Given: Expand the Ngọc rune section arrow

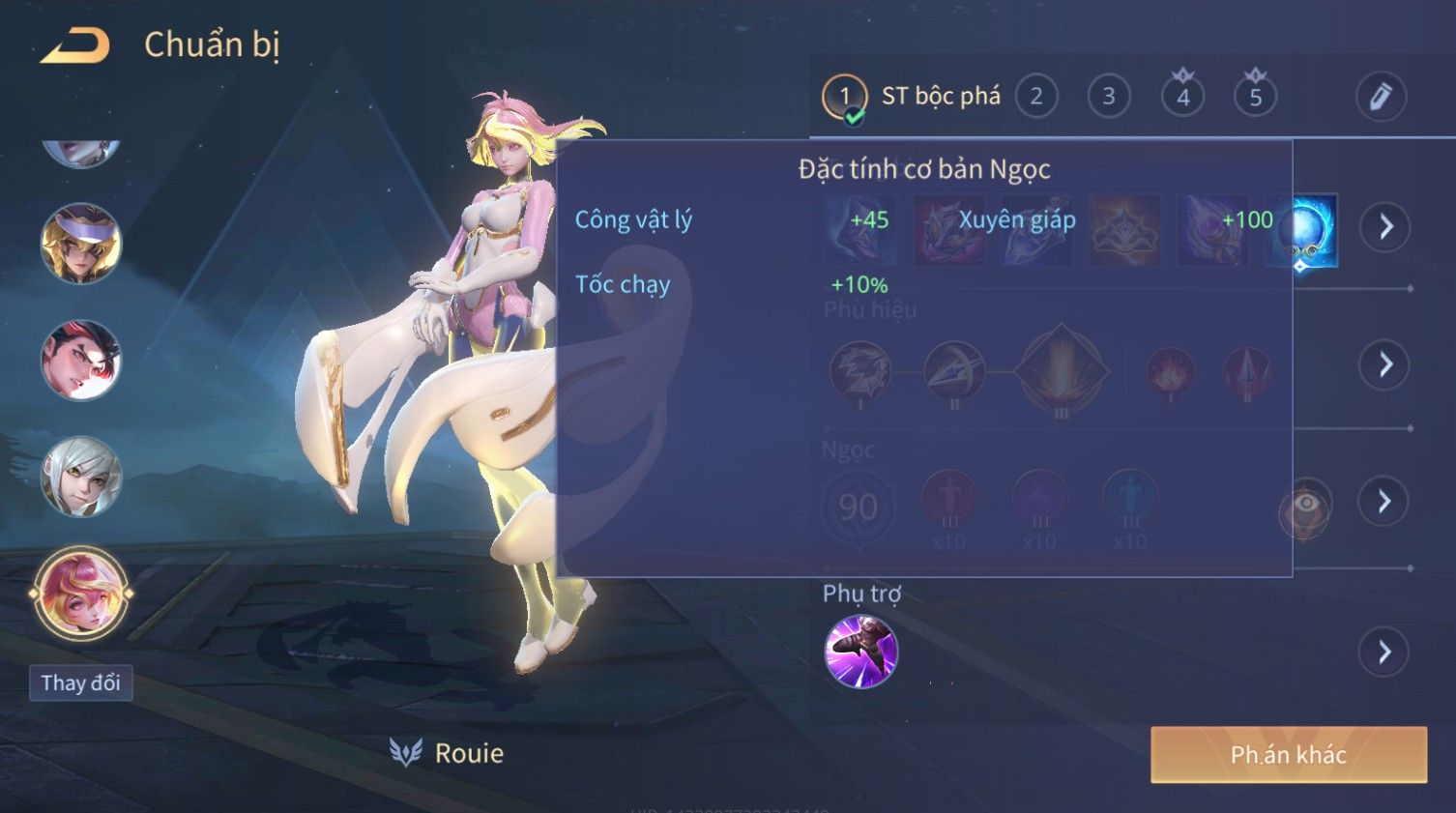Looking at the screenshot, I should (1385, 501).
